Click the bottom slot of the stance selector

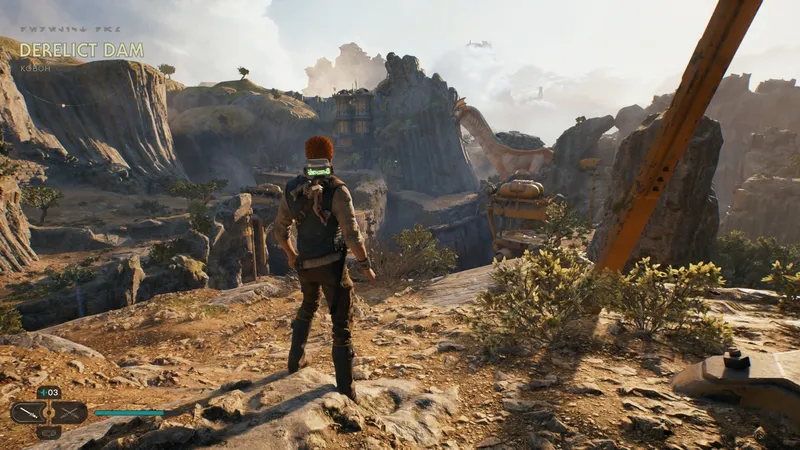(x=49, y=432)
